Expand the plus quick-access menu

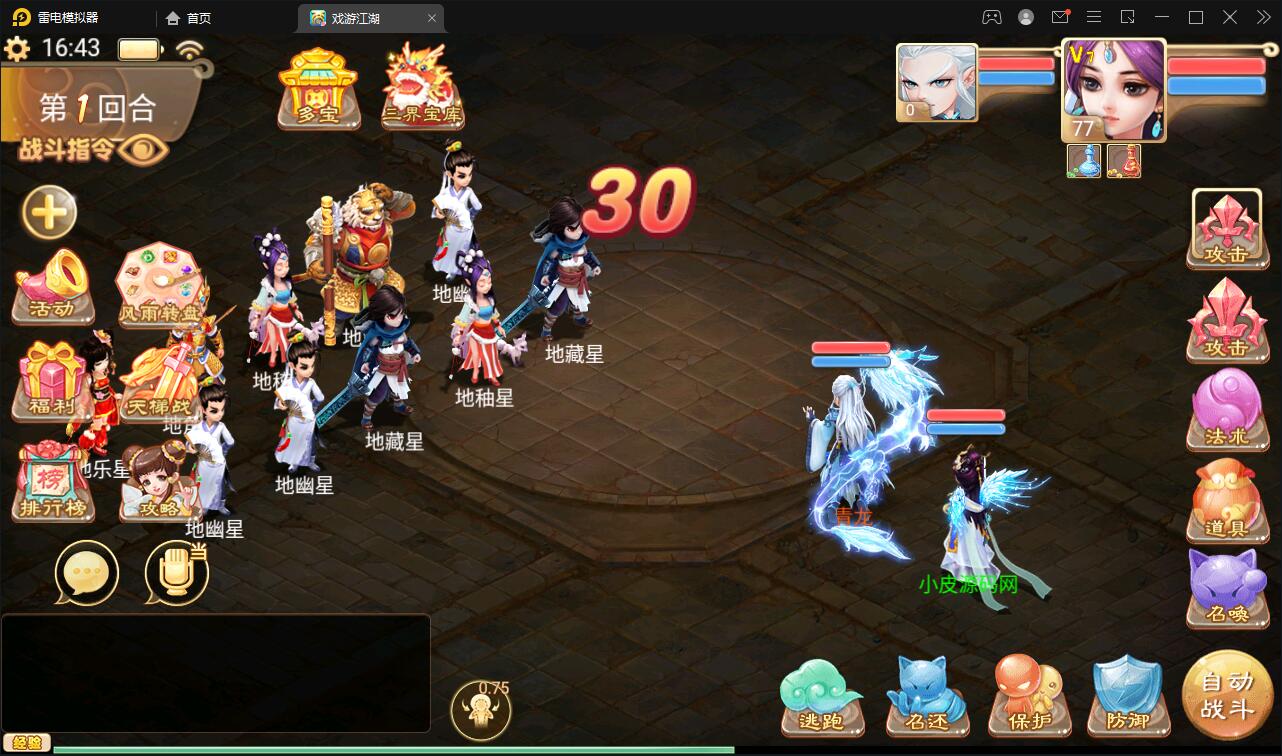47,213
